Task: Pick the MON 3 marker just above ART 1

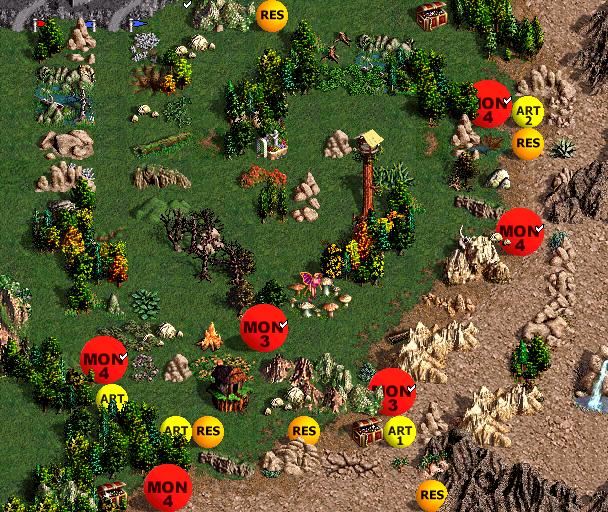Action: tap(391, 392)
